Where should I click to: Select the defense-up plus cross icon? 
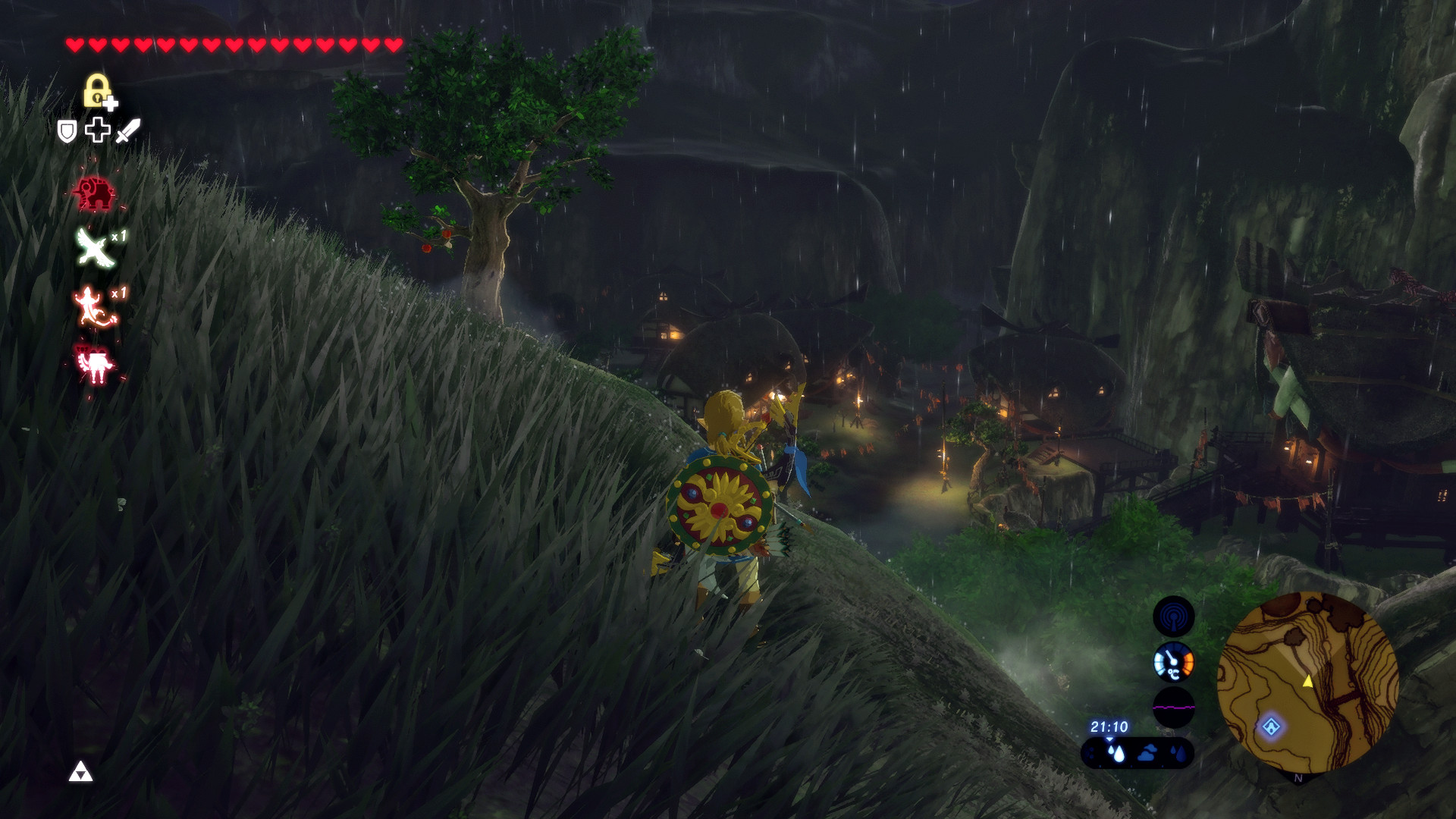98,130
